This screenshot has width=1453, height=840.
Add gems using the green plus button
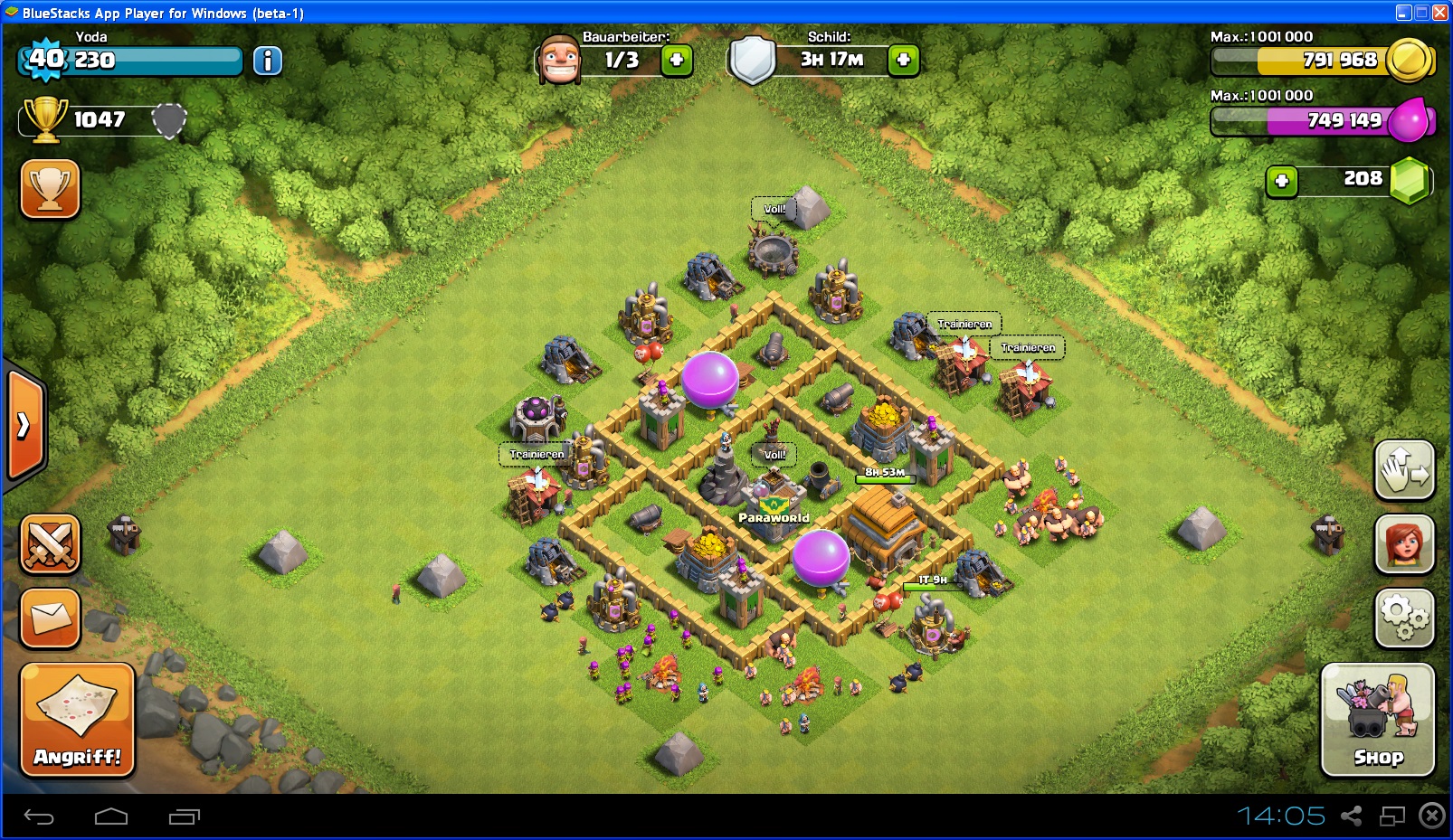point(1281,181)
